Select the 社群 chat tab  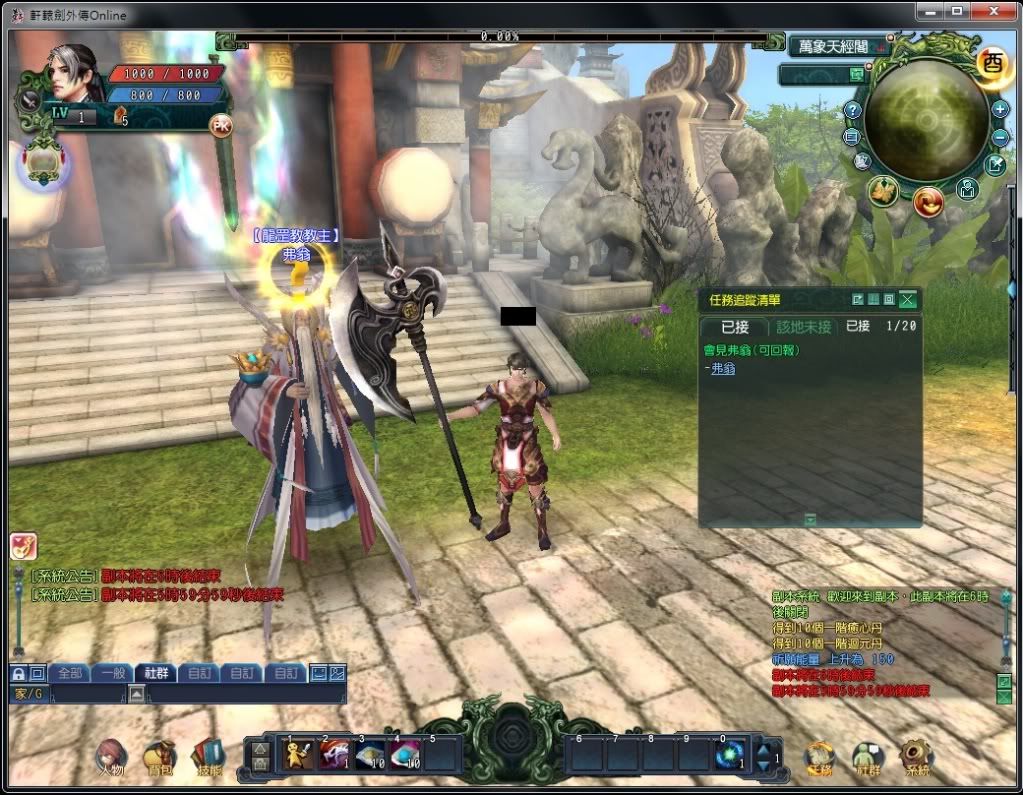coord(156,673)
